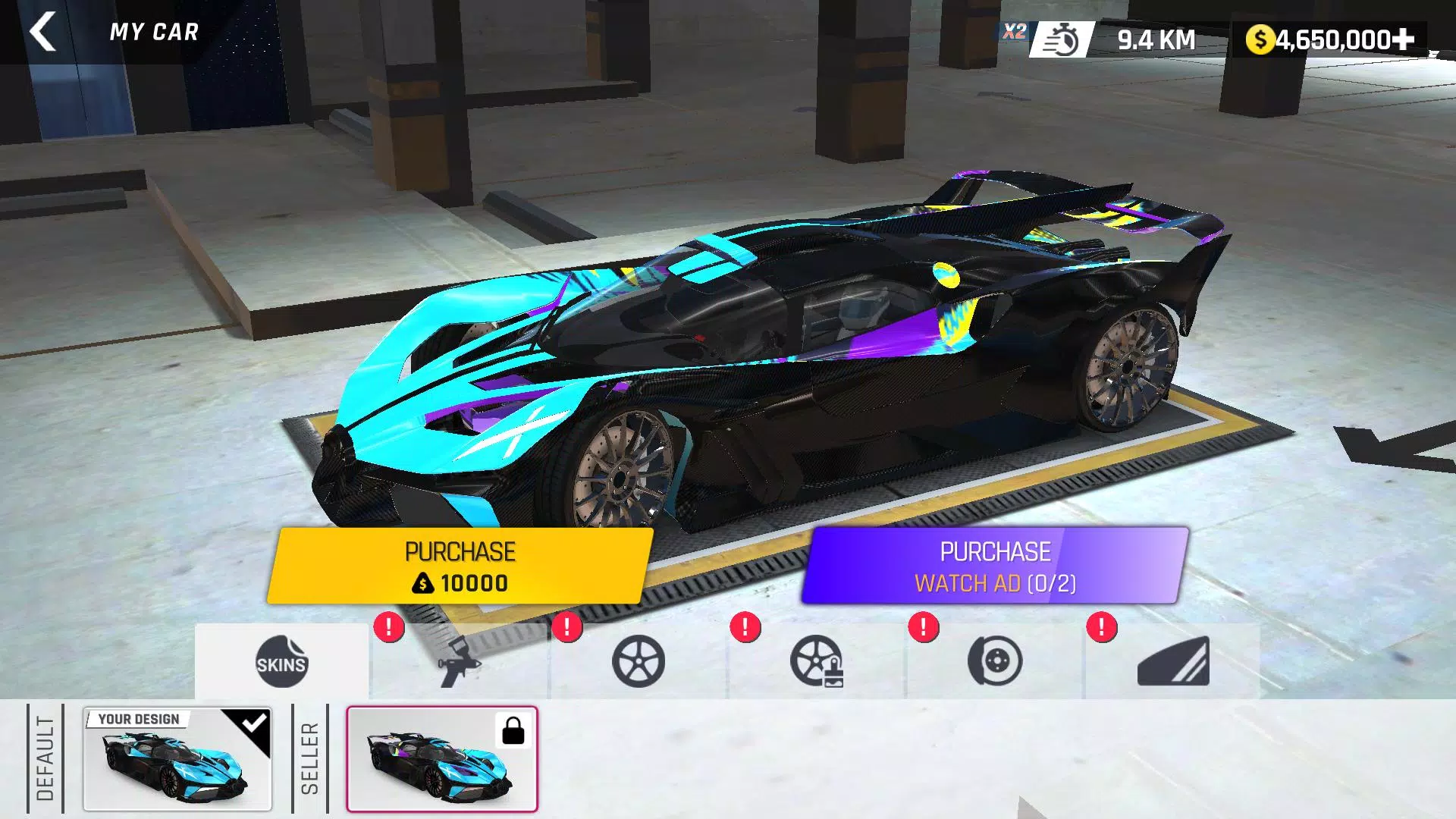Screen dimensions: 1456x819
Task: Add more coins with the plus button
Action: coord(1404,39)
